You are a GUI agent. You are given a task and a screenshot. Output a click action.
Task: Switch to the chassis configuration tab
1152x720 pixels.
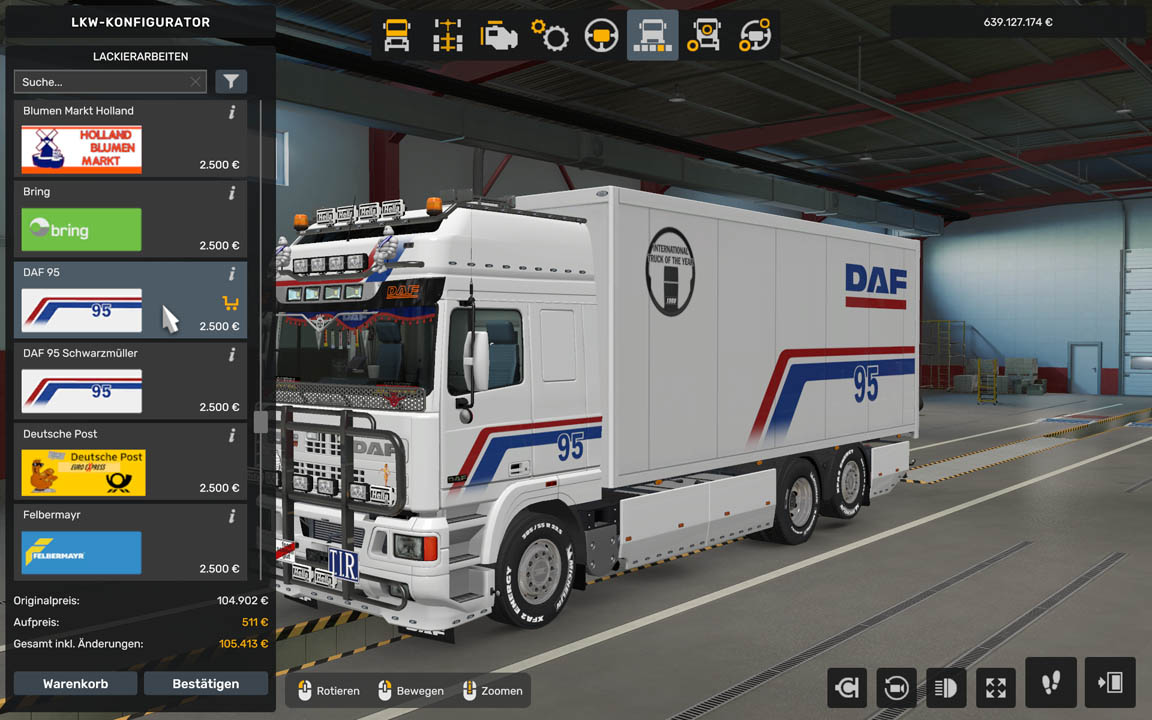click(x=447, y=36)
